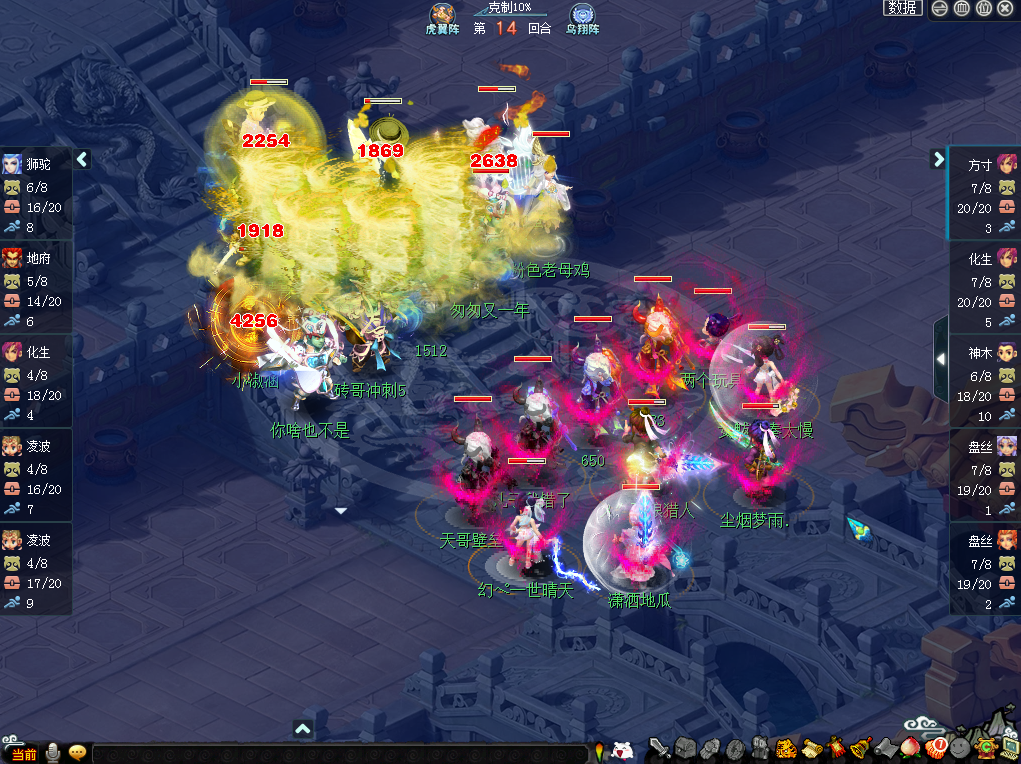Toggle the 位 position display button
The width and height of the screenshot is (1021, 764).
(983, 8)
